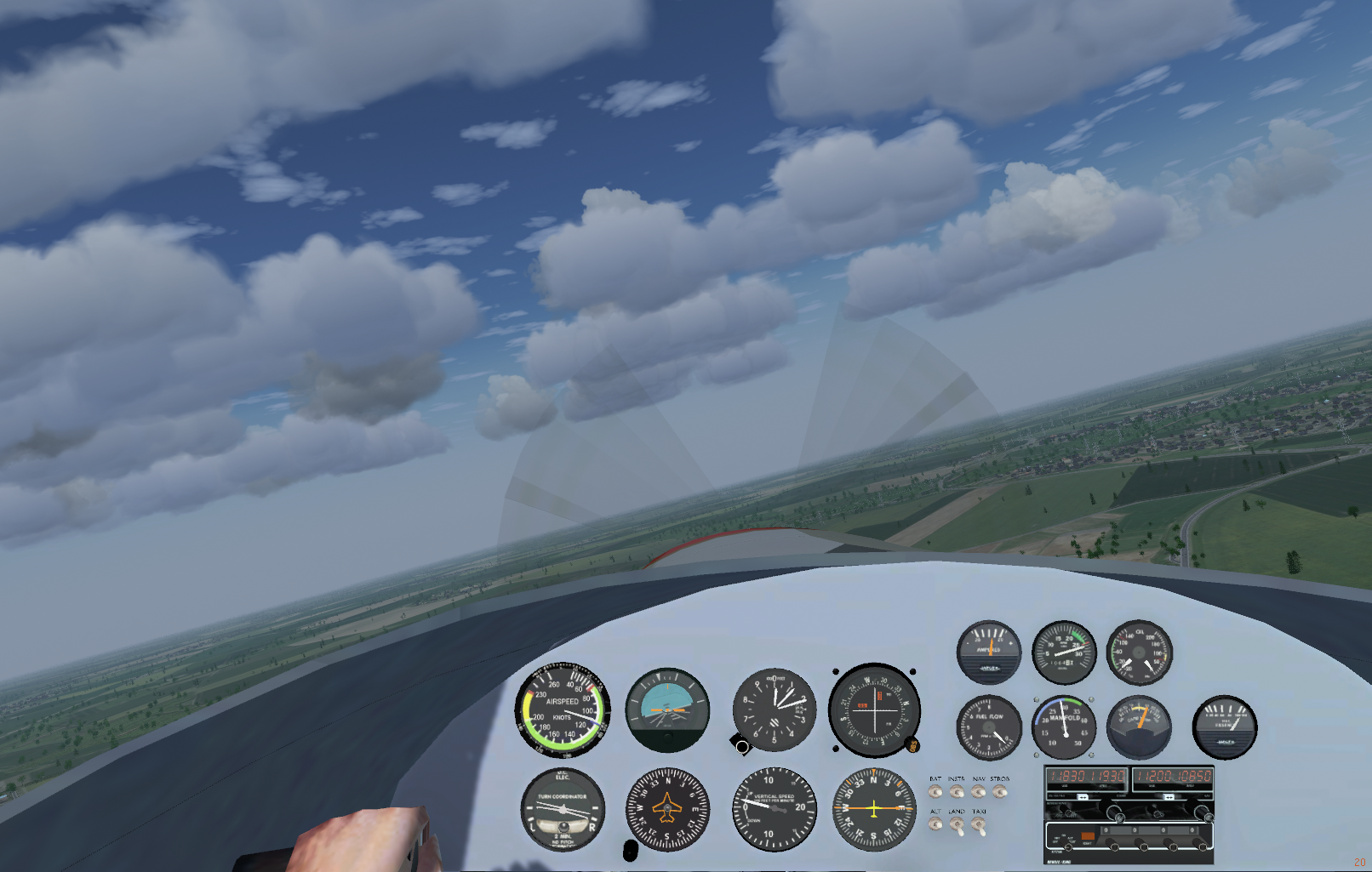Screen dimensions: 1372x872
Task: Toggle the NAV lights switch
Action: (x=979, y=792)
